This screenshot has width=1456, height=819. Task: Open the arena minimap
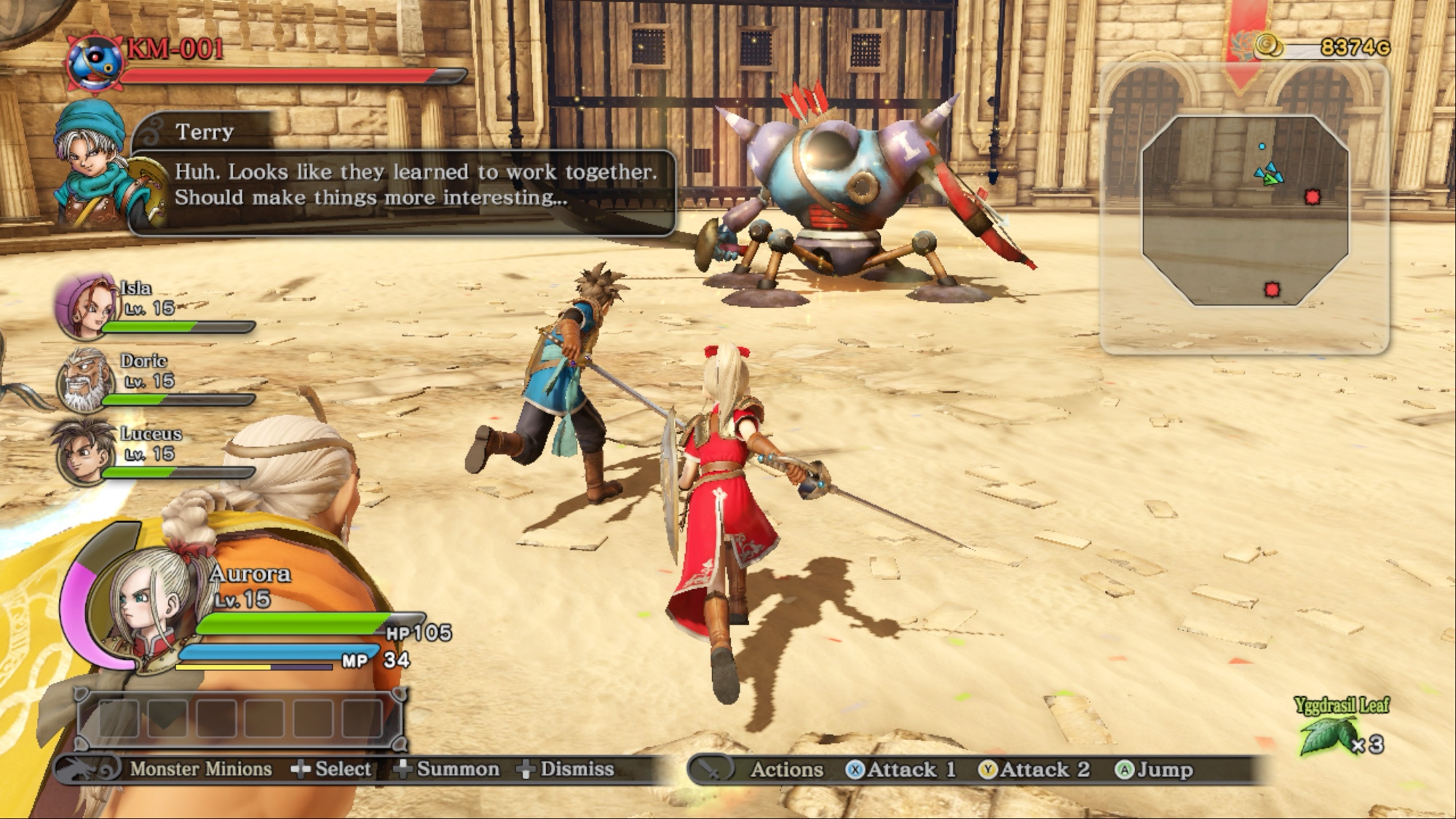point(1245,210)
